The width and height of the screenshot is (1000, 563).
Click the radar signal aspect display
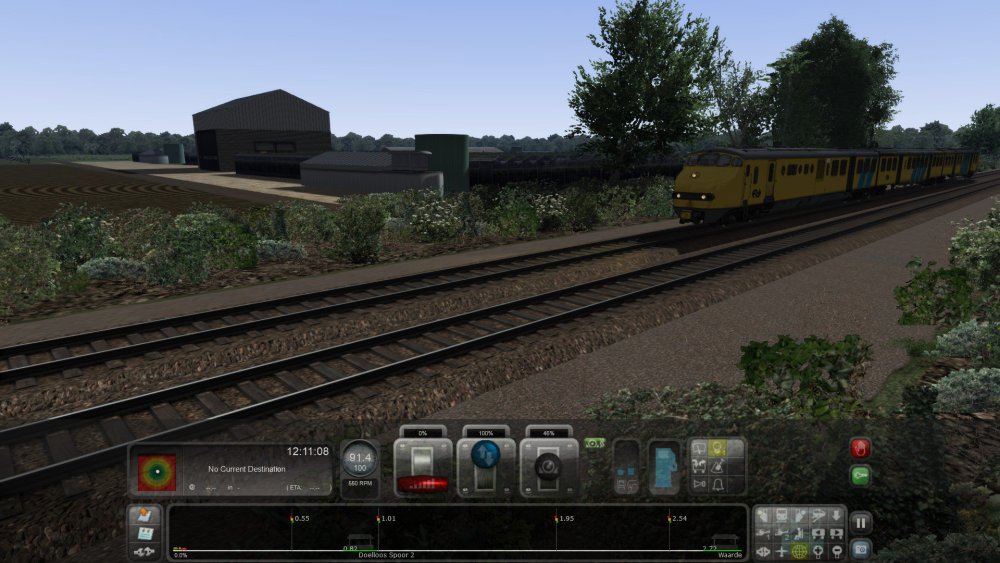[x=156, y=472]
